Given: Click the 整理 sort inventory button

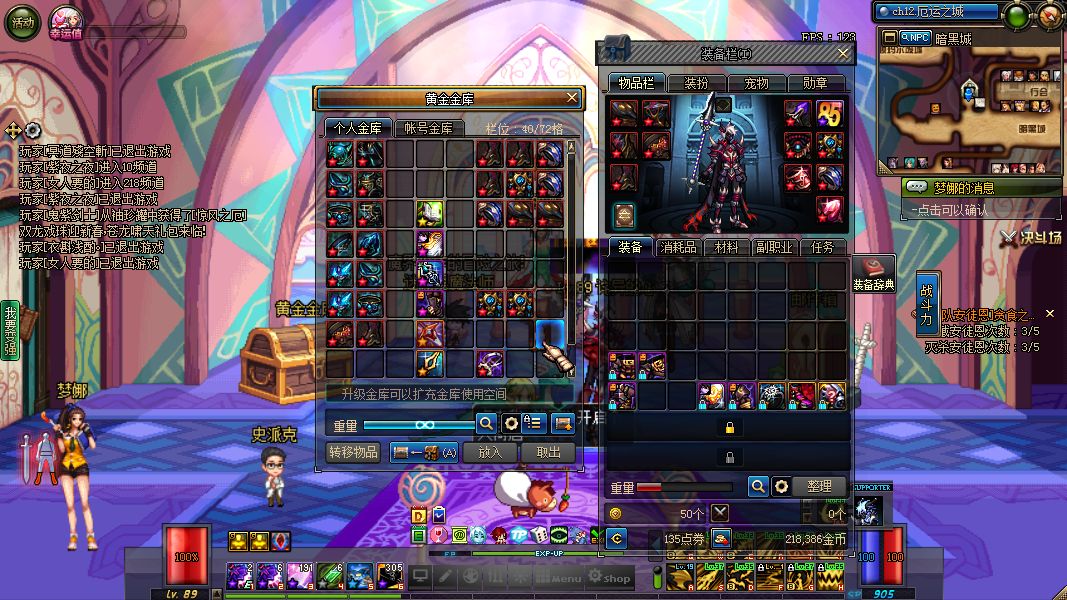Looking at the screenshot, I should pos(819,486).
